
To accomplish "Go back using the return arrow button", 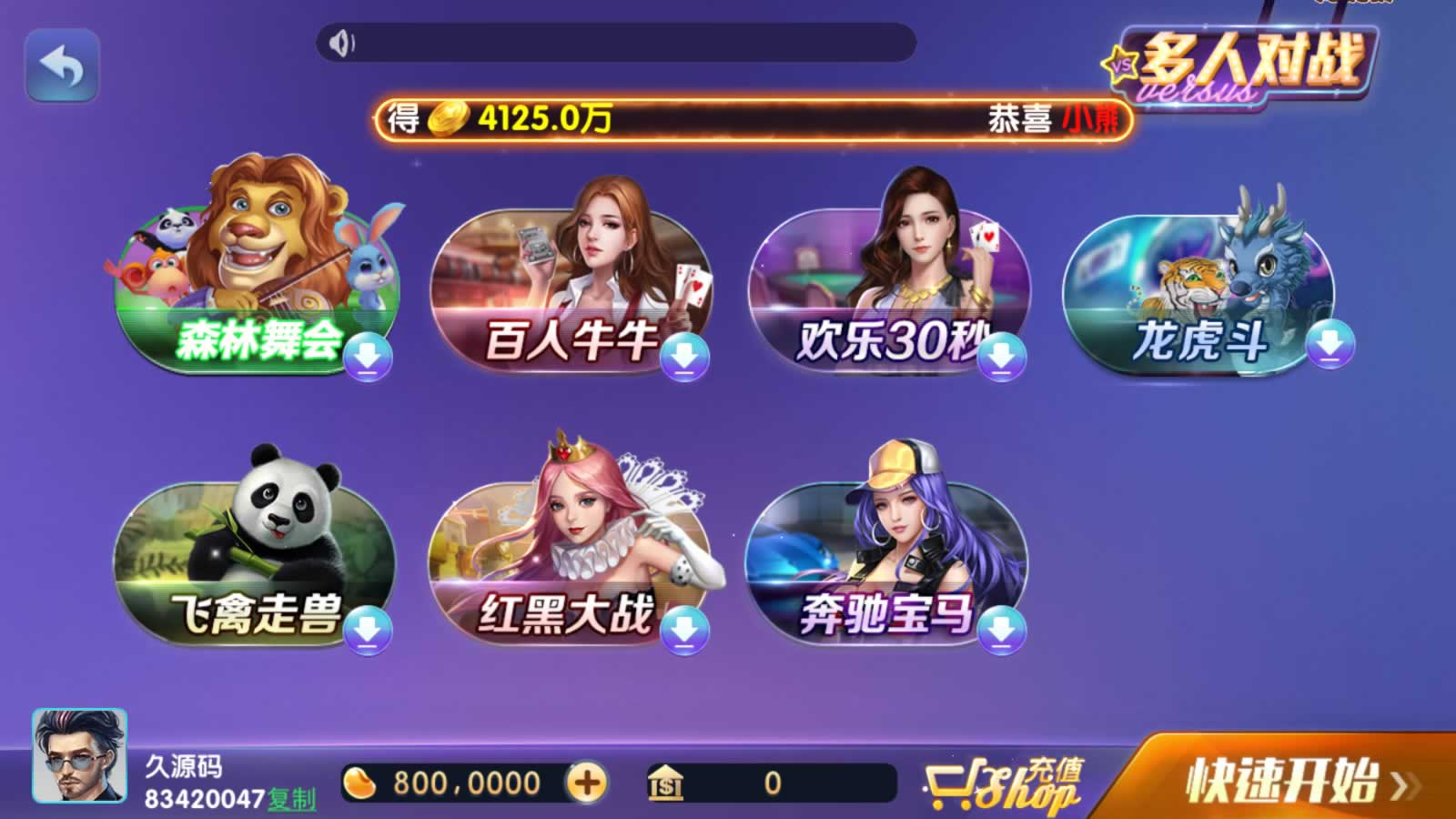I will (62, 66).
